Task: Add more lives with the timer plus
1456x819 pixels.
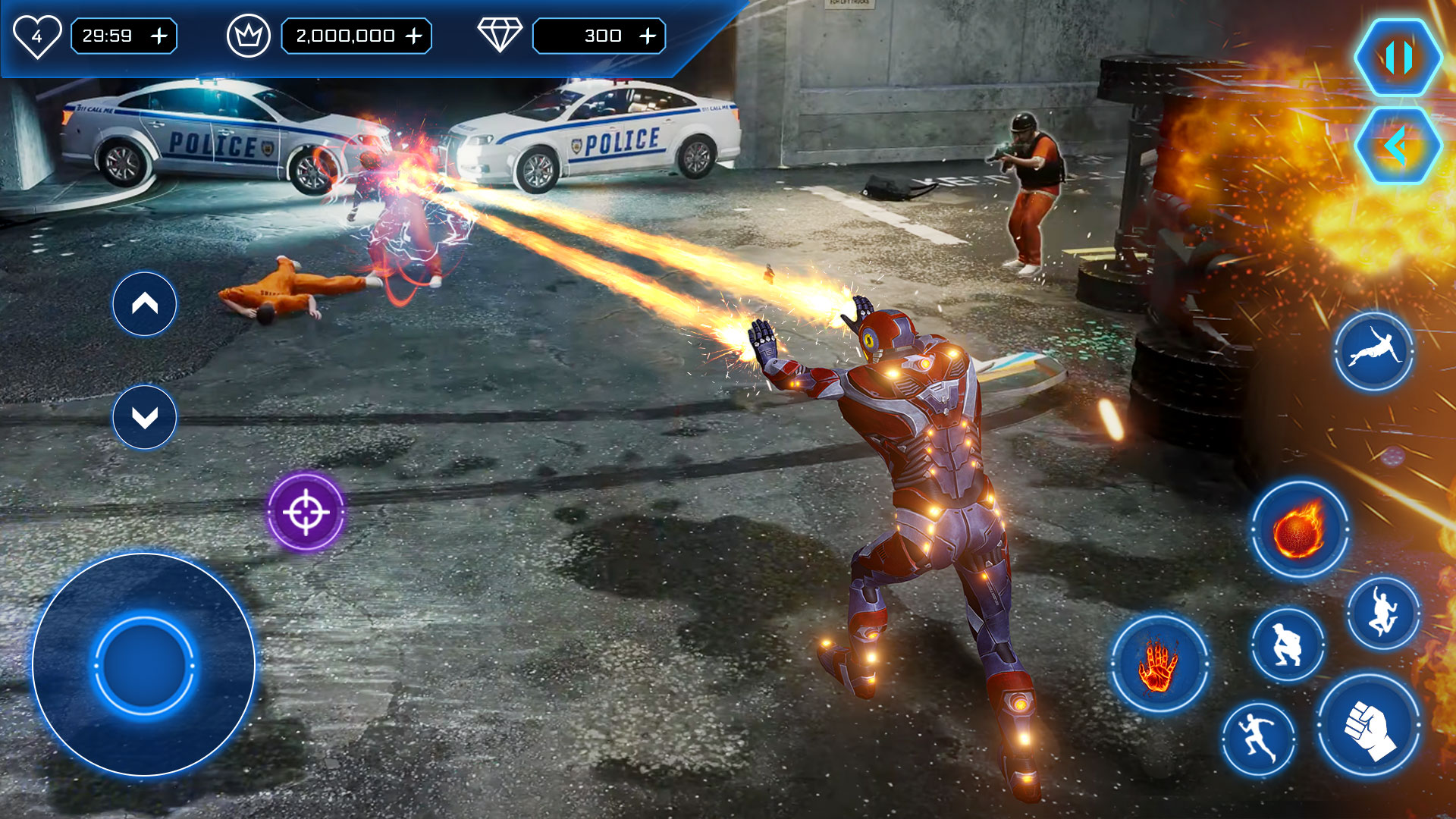Action: tap(159, 36)
